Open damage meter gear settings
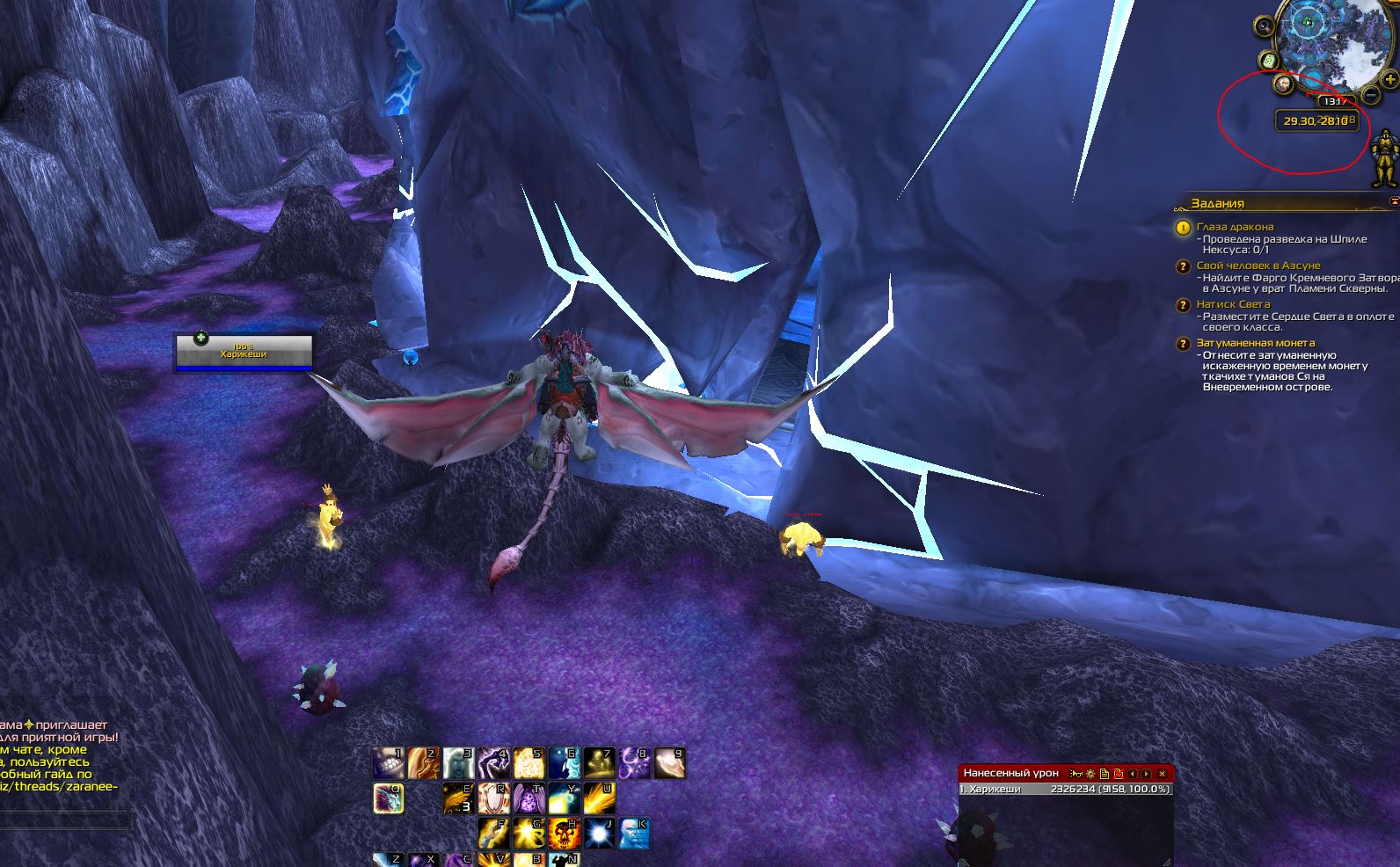Viewport: 1400px width, 867px height. (1090, 774)
